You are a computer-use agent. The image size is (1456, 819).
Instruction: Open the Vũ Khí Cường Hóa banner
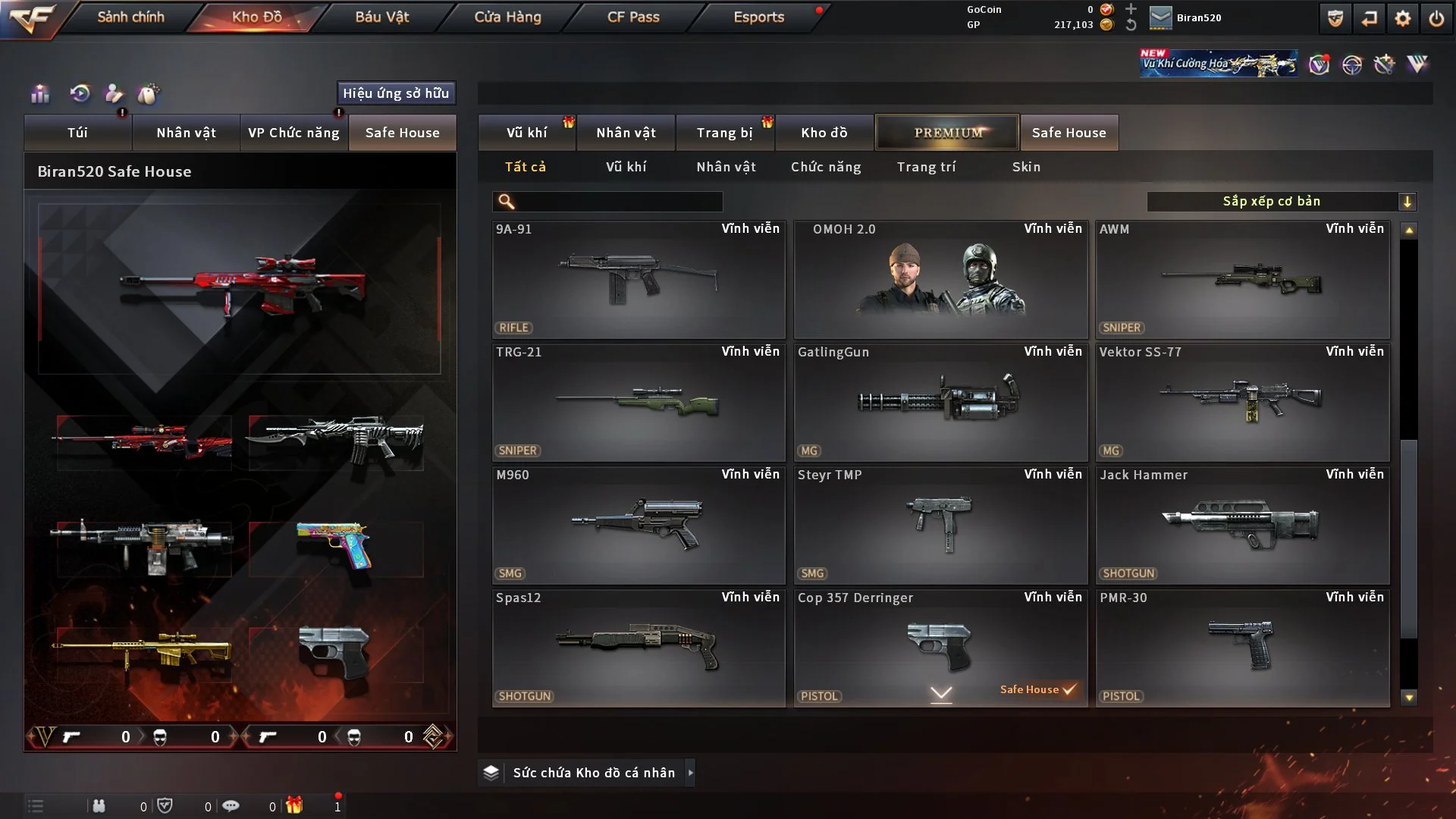(1218, 64)
